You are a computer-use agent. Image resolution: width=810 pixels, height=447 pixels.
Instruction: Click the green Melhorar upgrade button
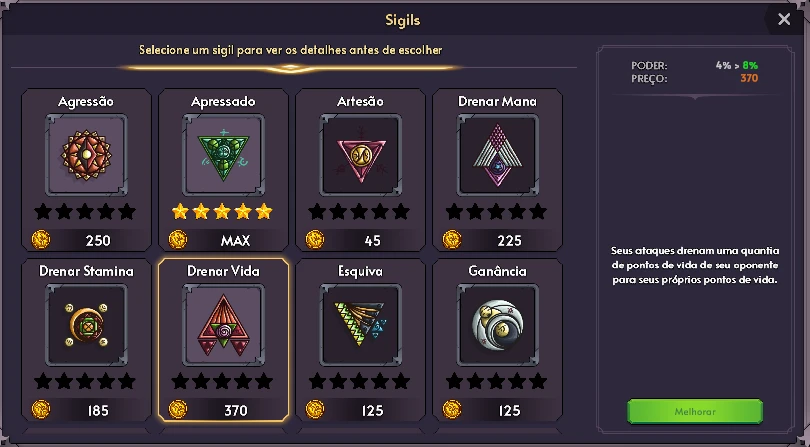click(694, 412)
